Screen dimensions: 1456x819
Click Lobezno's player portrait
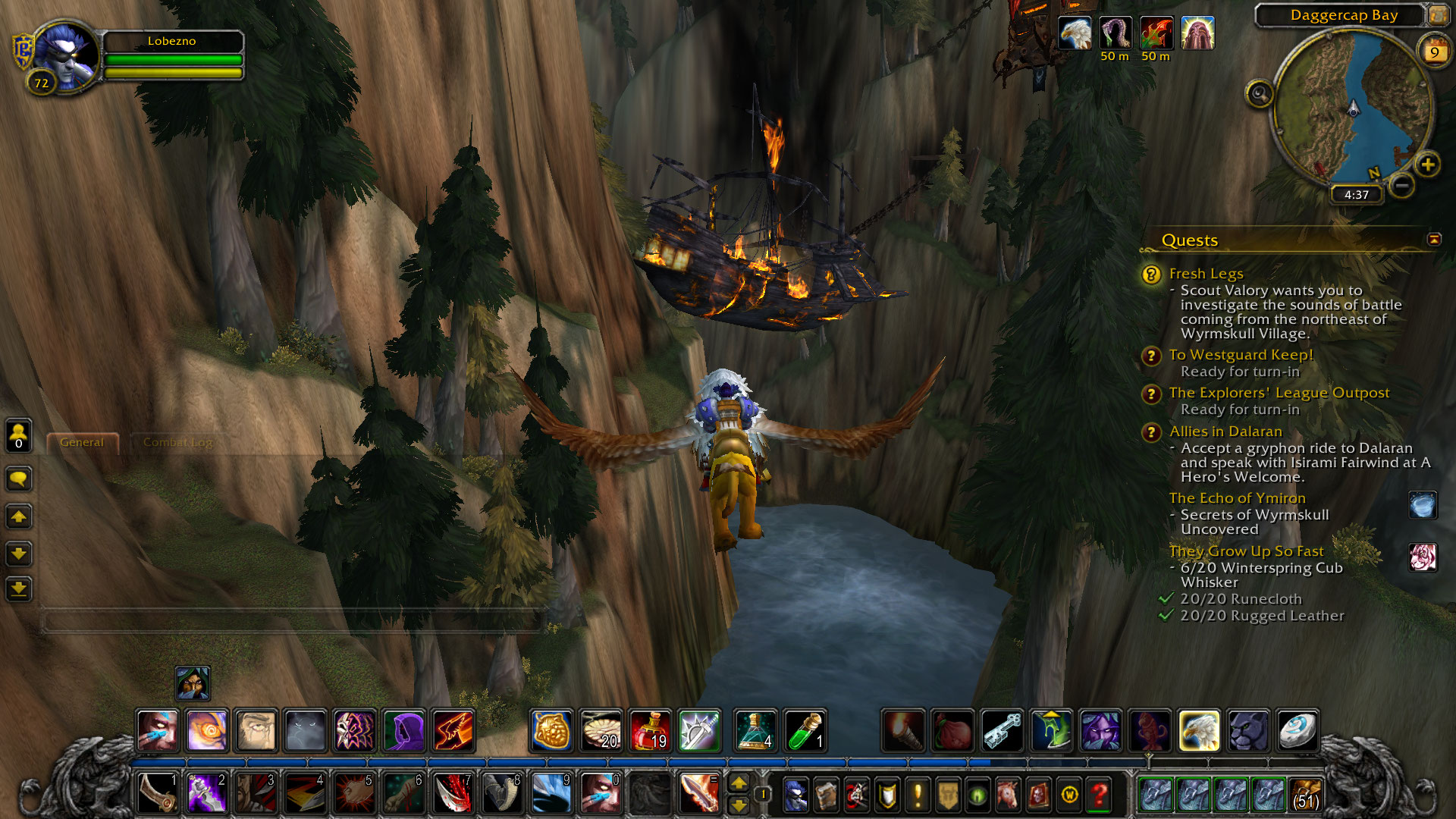point(65,56)
